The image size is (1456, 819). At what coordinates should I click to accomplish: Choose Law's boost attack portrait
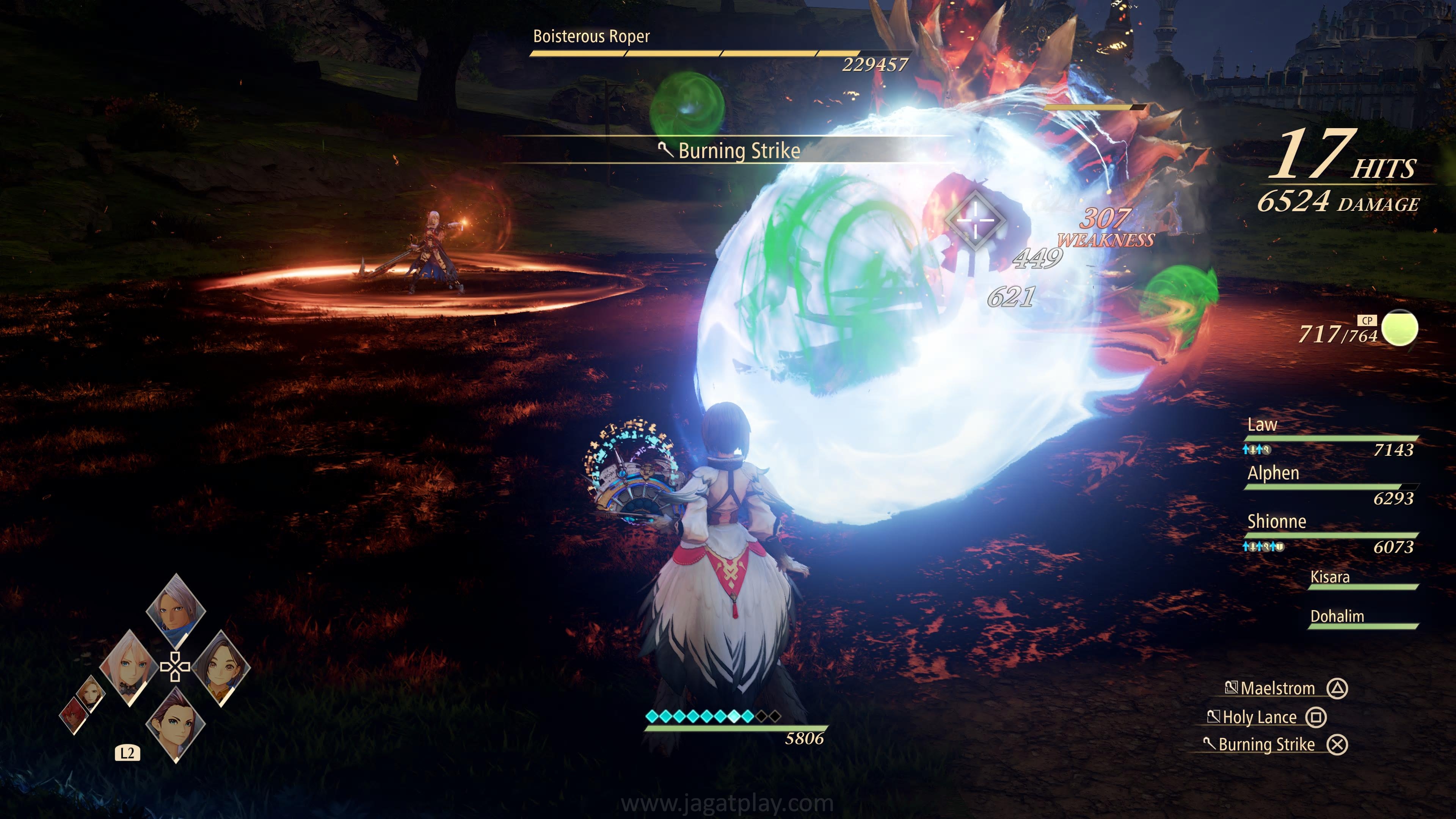click(x=176, y=725)
